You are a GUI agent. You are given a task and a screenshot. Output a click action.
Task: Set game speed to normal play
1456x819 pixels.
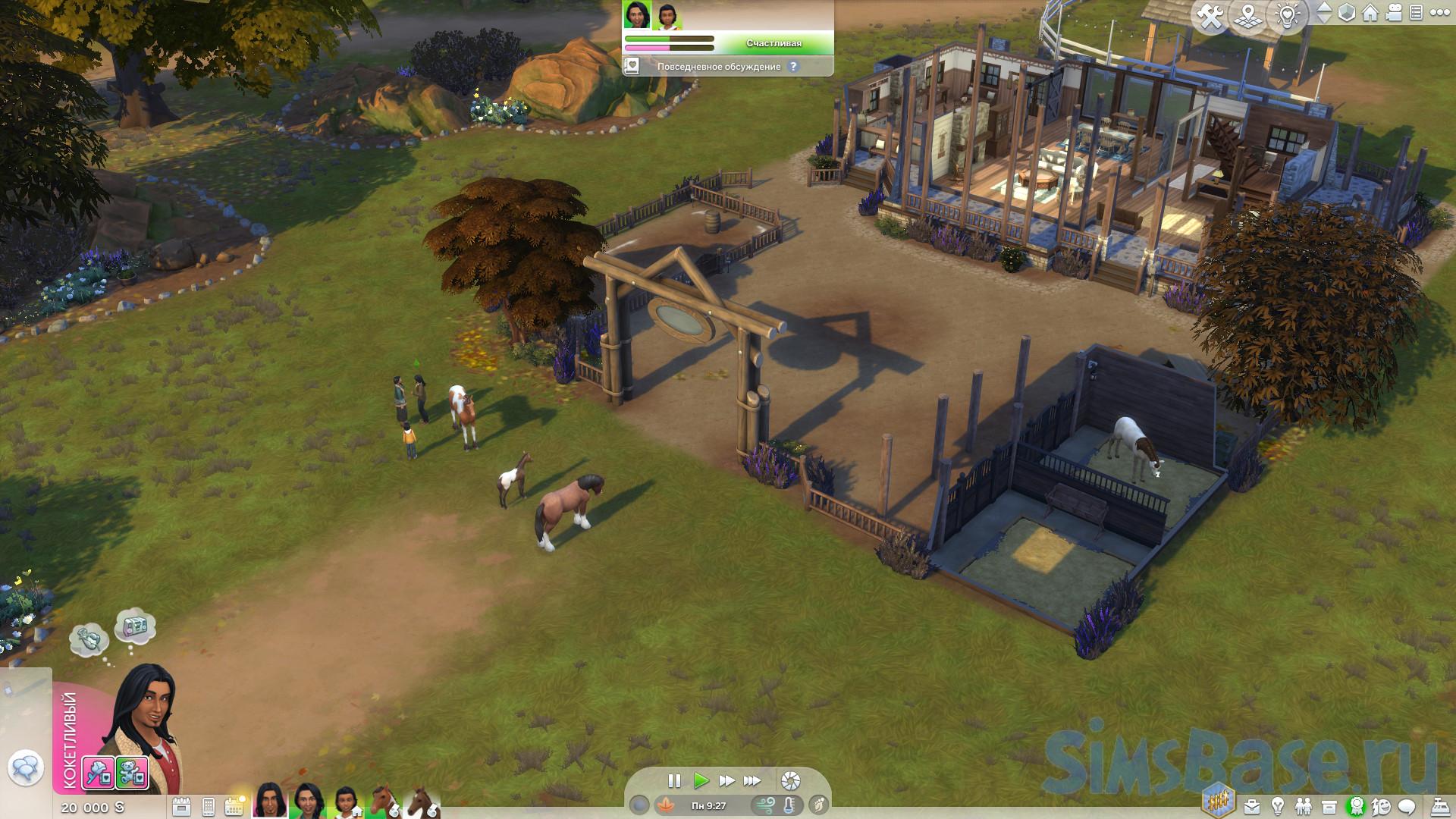pos(701,780)
